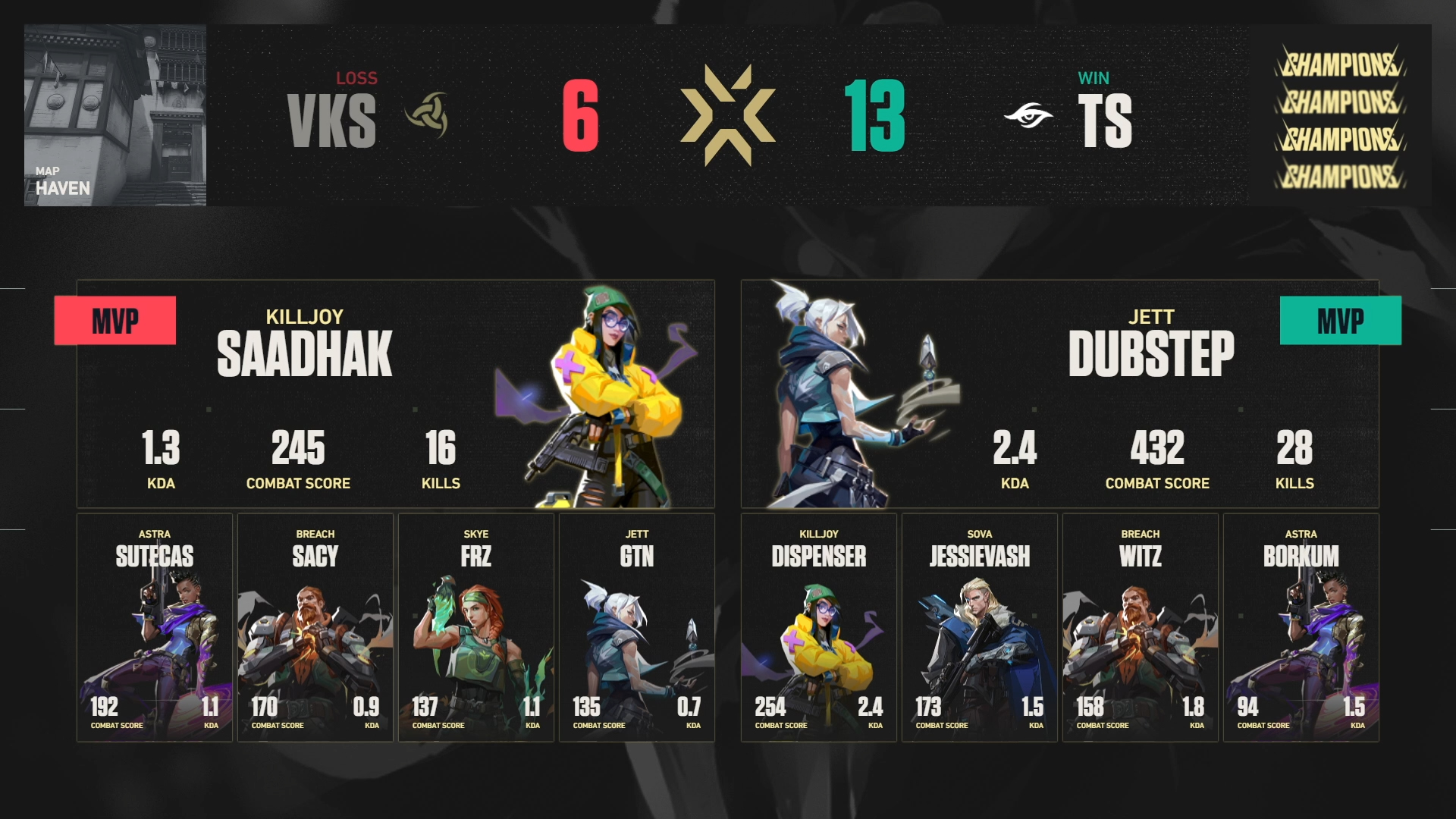
Task: Select GTN's Jett player card
Action: click(x=637, y=627)
